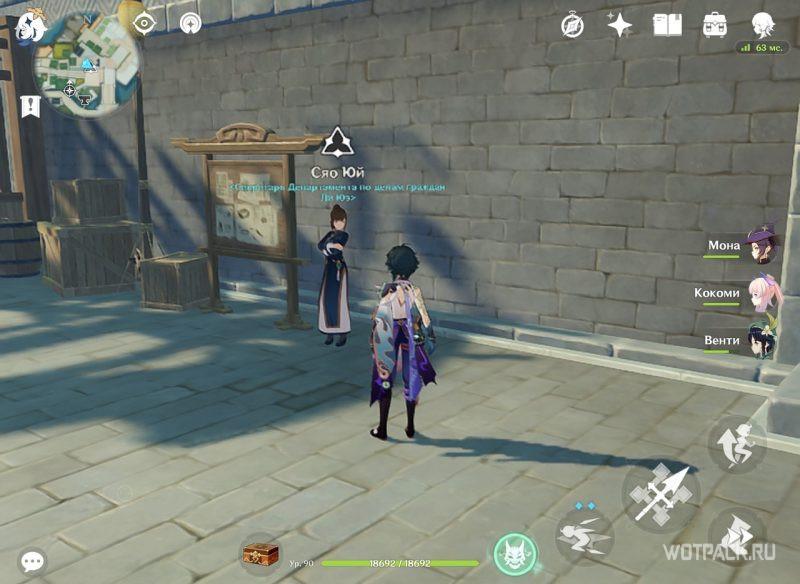Switch to party member Венти
The height and width of the screenshot is (584, 800).
point(763,340)
